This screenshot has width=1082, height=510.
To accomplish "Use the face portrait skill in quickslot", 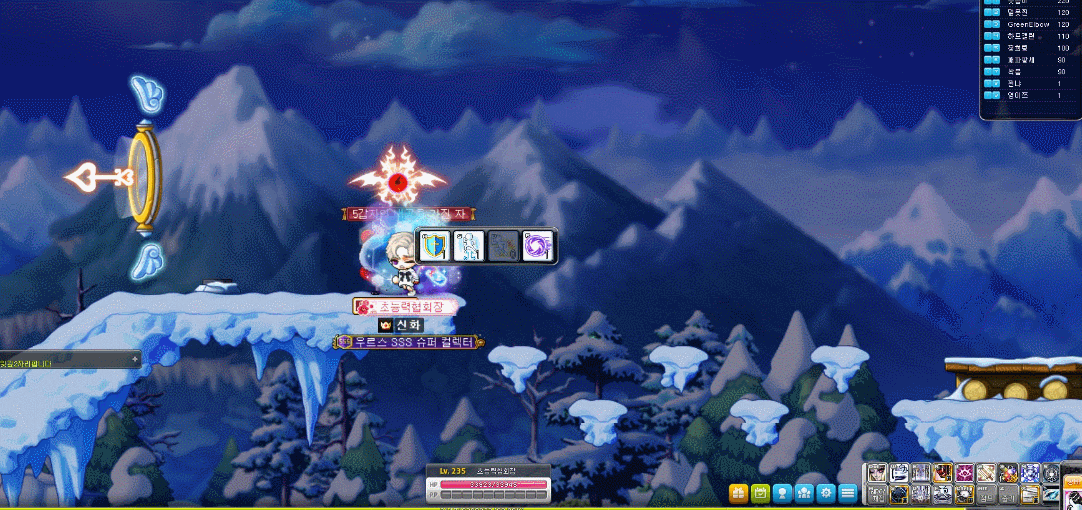I will 877,473.
